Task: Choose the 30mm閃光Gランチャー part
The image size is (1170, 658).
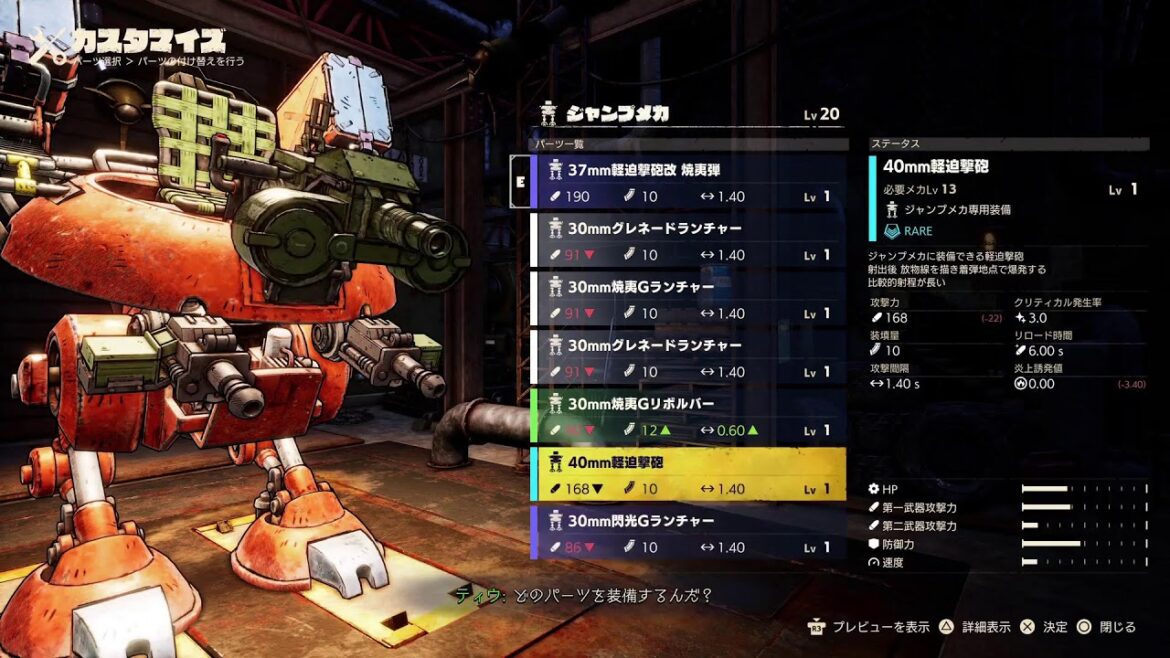Action: 687,532
